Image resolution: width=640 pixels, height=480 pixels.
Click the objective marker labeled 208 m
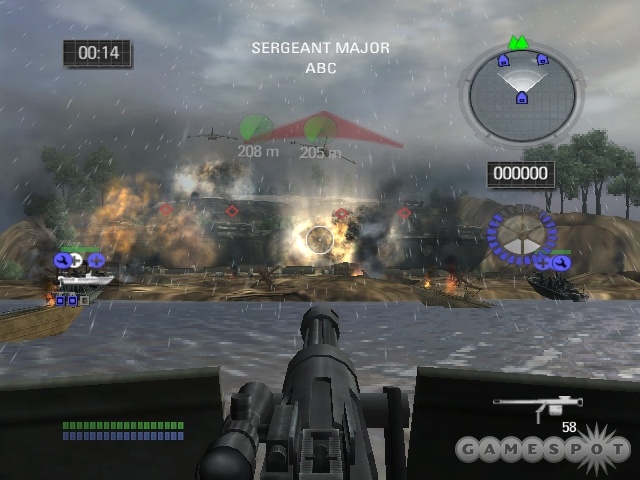pyautogui.click(x=256, y=129)
